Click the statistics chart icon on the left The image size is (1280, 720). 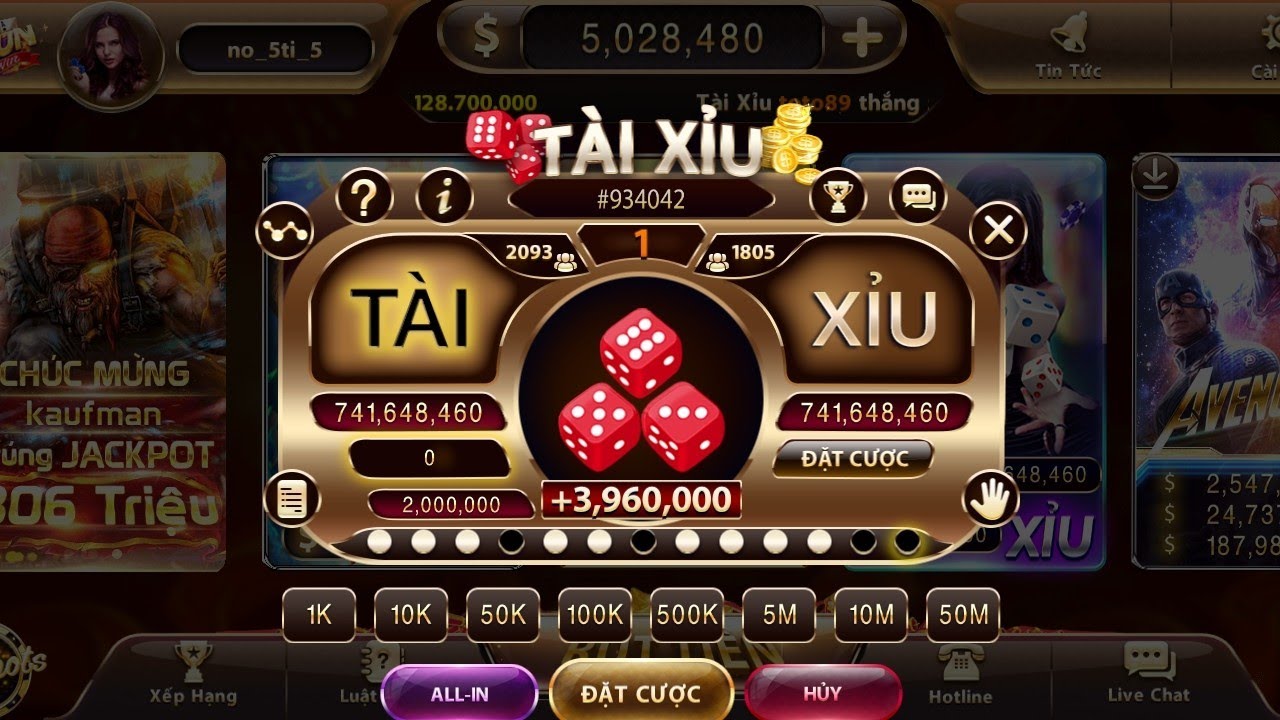click(x=285, y=228)
